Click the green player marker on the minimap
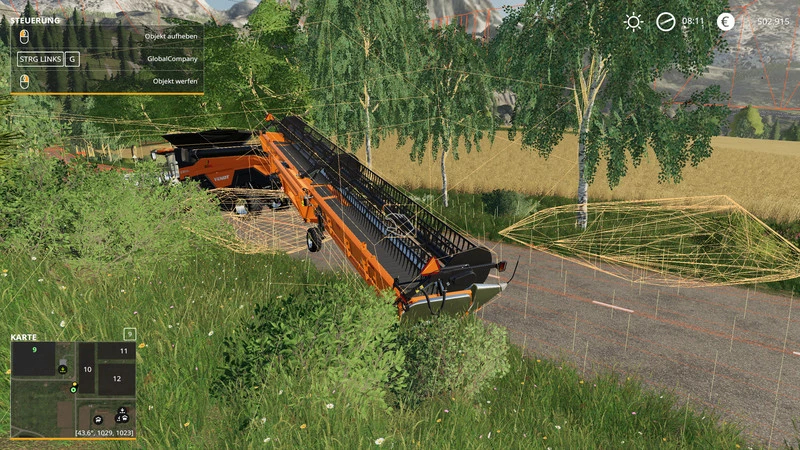 point(73,389)
